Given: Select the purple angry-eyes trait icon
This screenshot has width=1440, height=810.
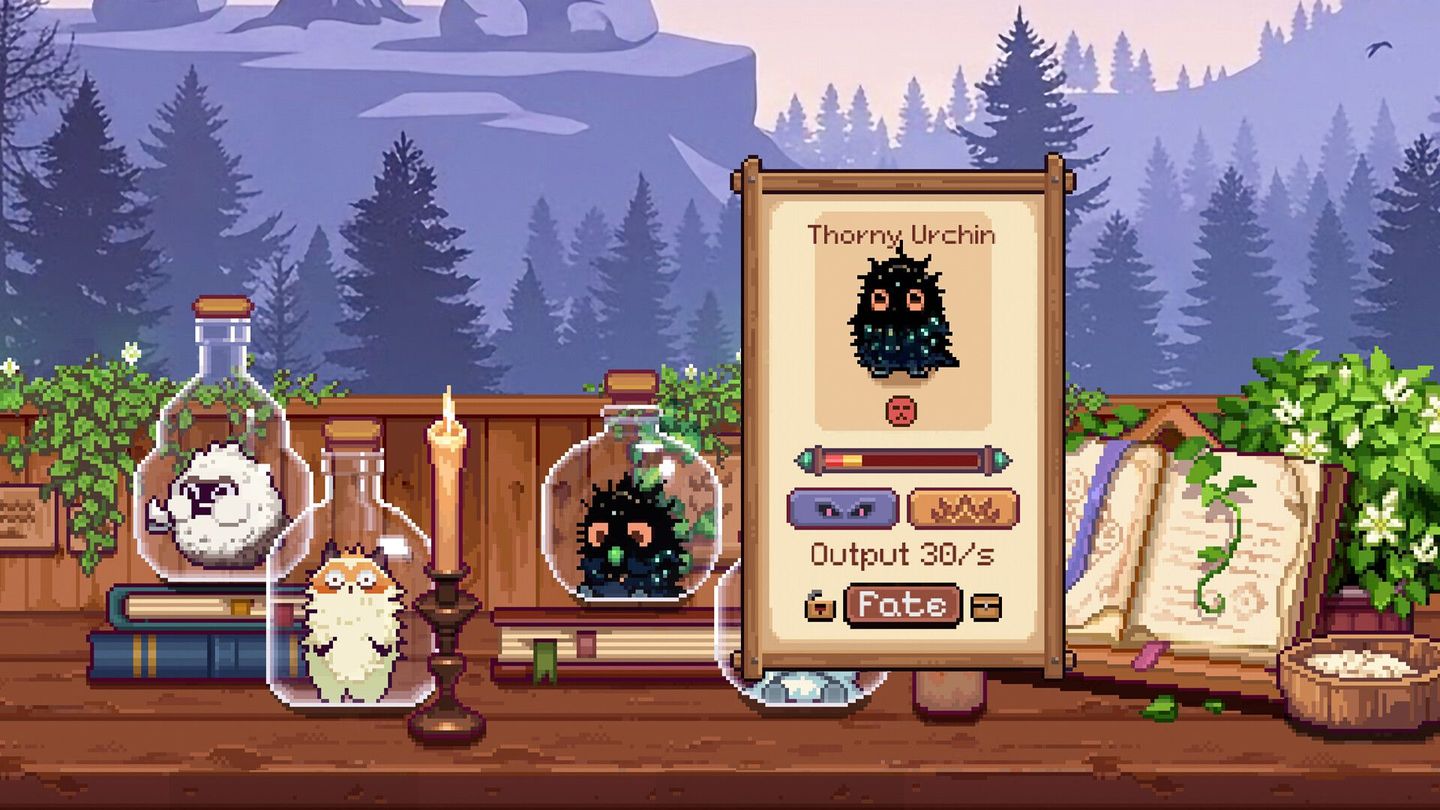Looking at the screenshot, I should tap(843, 507).
